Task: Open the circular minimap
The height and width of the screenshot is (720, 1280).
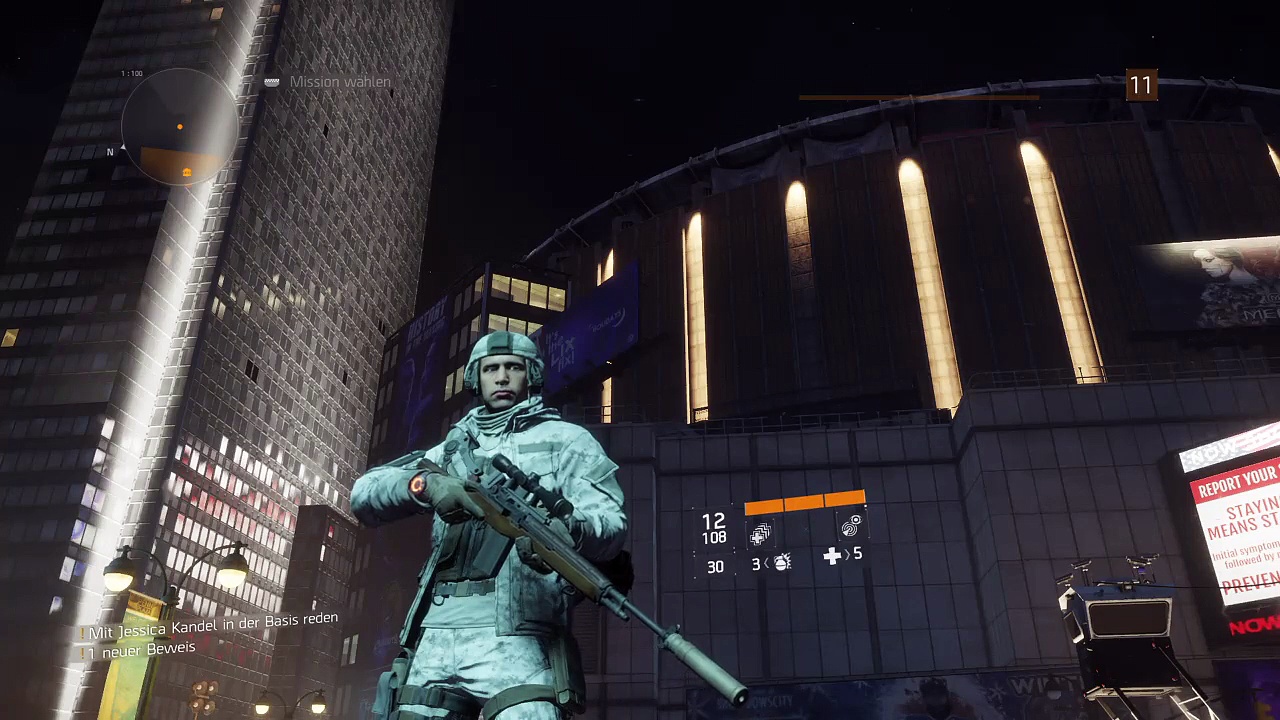Action: [x=180, y=127]
